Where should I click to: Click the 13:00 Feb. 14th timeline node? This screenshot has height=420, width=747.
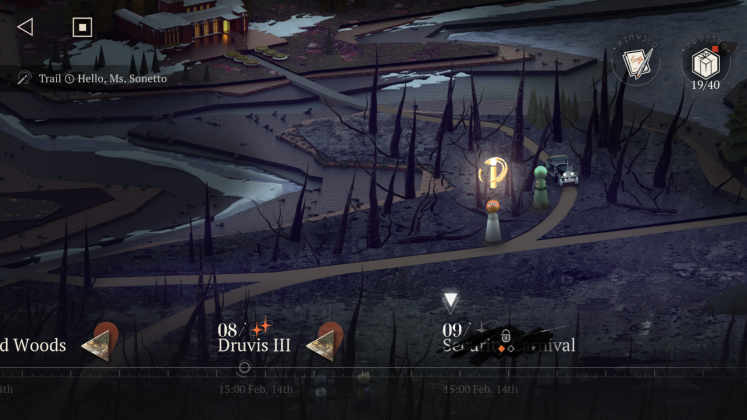click(x=244, y=368)
